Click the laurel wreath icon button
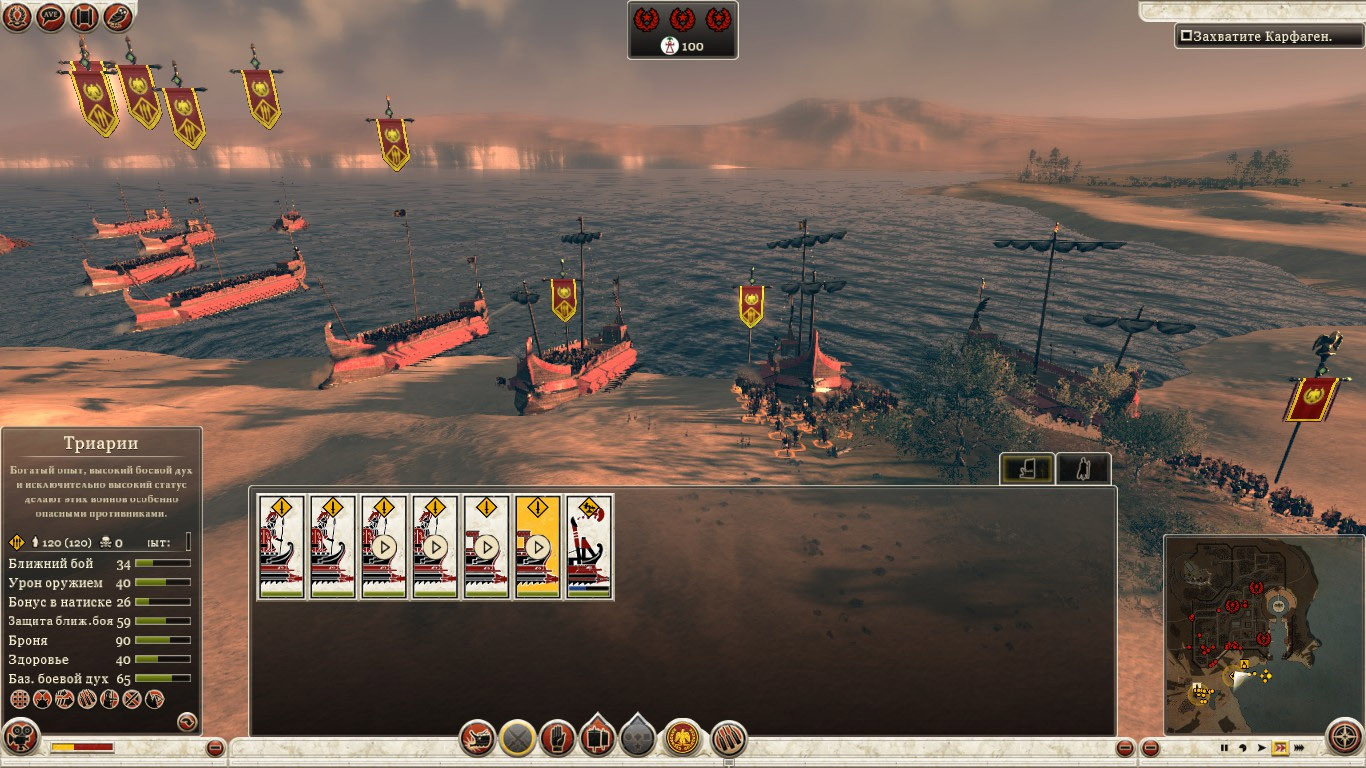1366x768 pixels. [16, 17]
